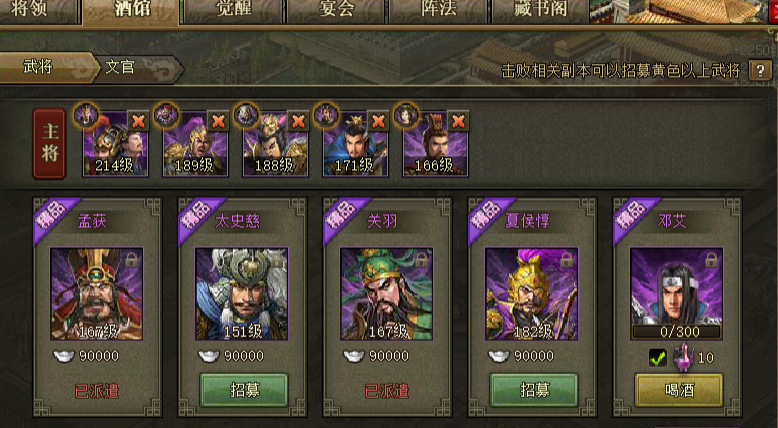Open the 觉醒 tab
Viewport: 778px width, 428px height.
point(234,12)
